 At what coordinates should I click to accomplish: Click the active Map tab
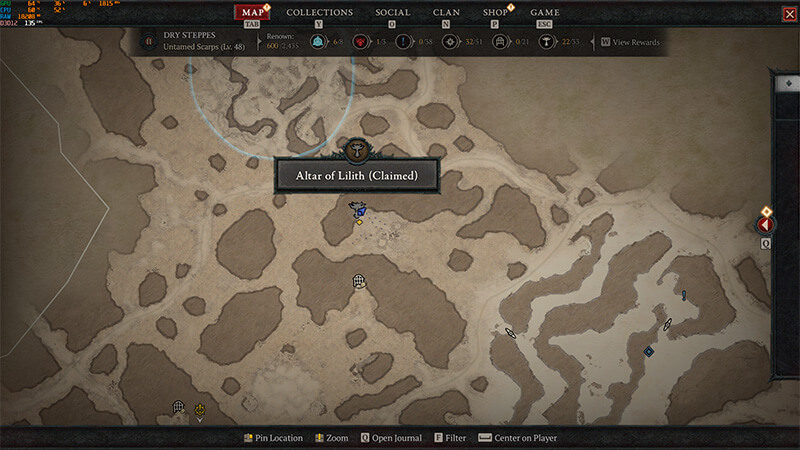pos(253,12)
